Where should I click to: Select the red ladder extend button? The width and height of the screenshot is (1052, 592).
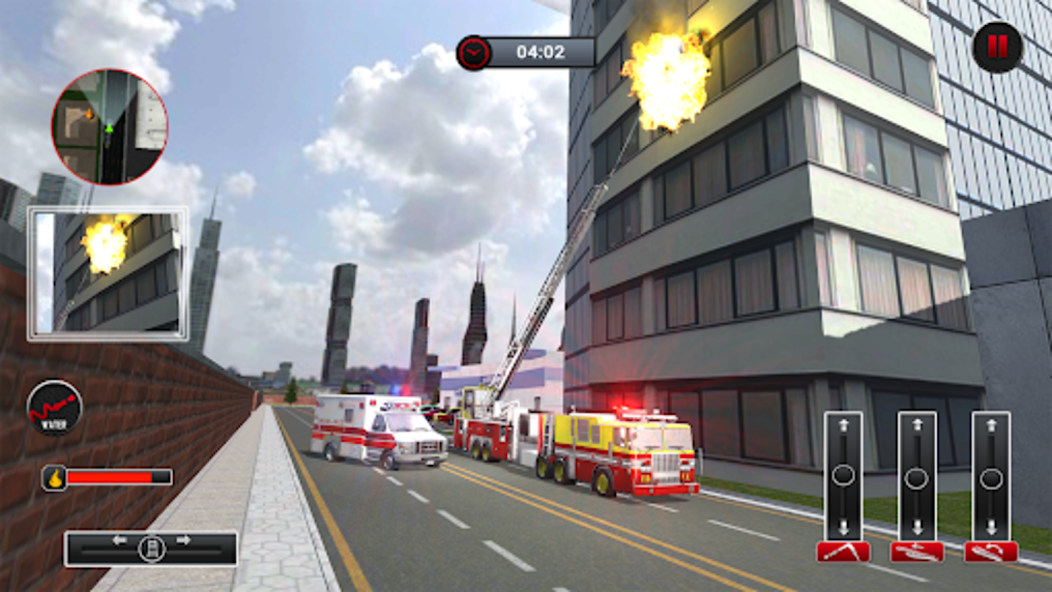[917, 551]
